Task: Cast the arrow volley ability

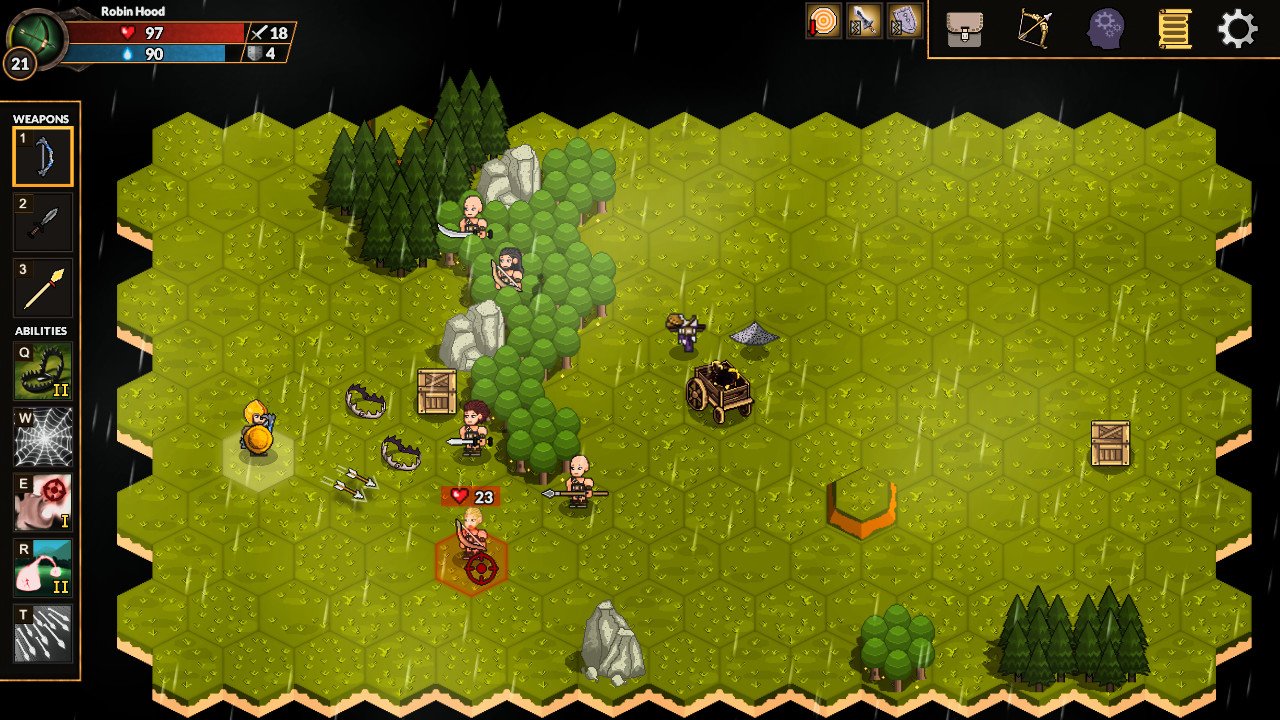Action: (x=43, y=634)
